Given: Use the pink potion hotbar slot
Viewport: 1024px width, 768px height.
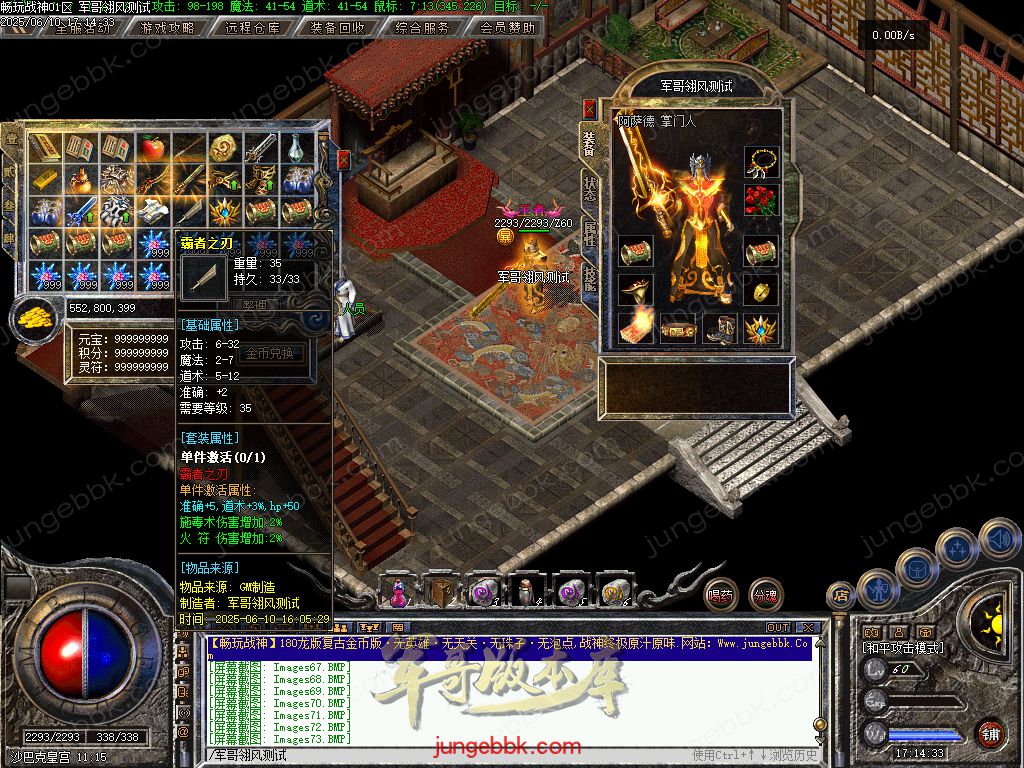Looking at the screenshot, I should point(399,592).
